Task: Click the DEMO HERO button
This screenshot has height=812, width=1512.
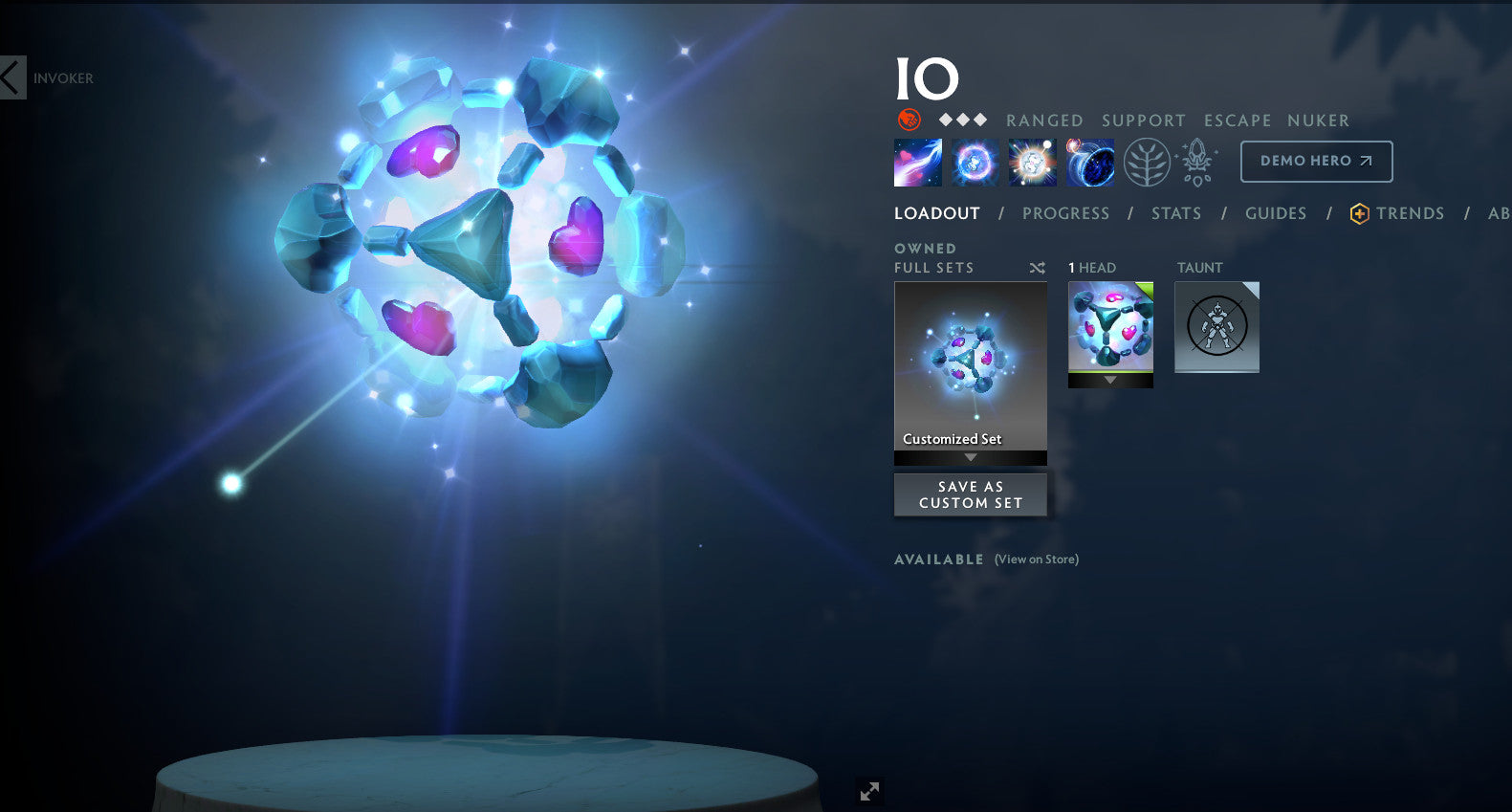Action: pos(1316,161)
